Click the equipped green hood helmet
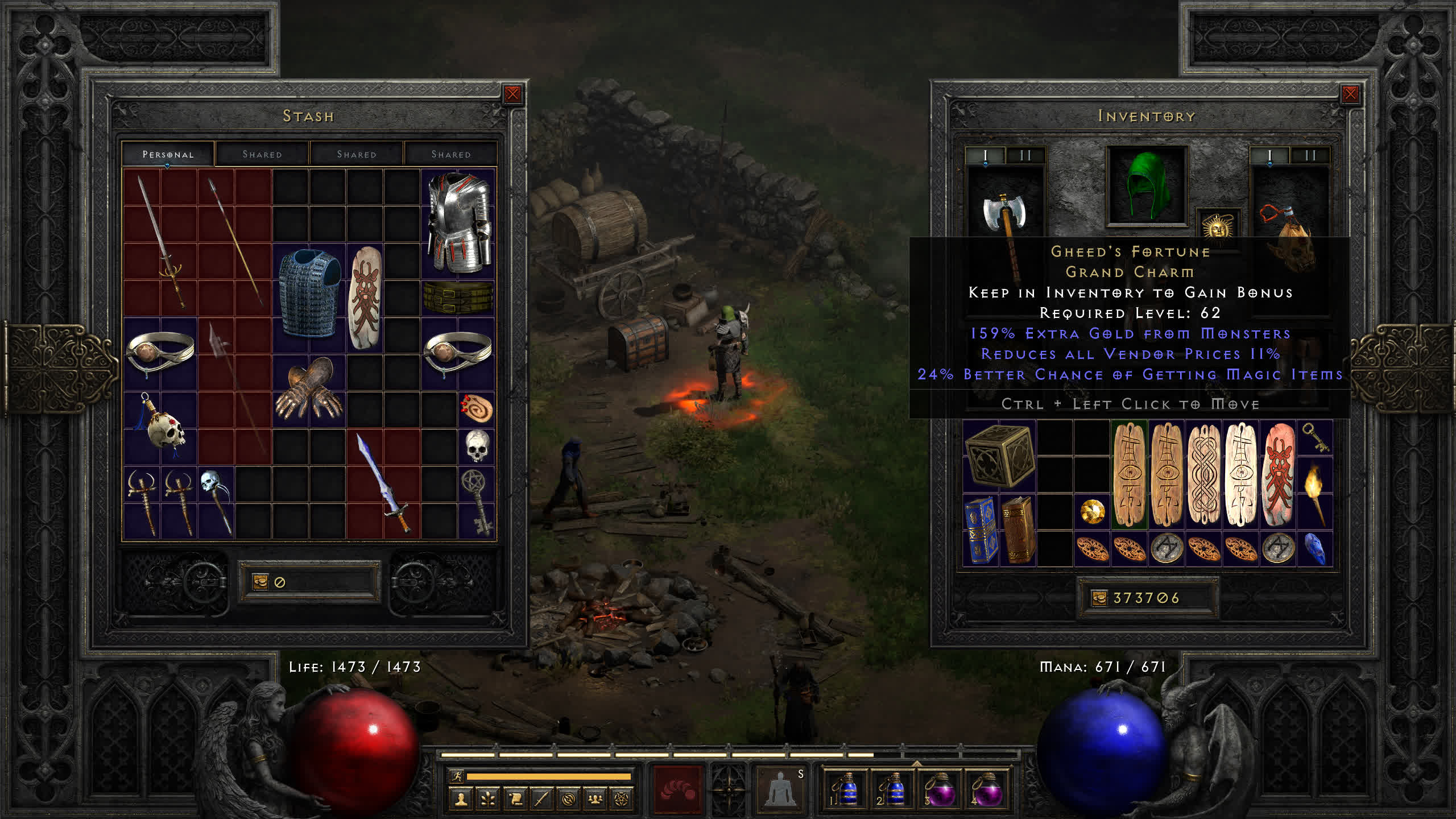This screenshot has height=819, width=1456. [x=1147, y=185]
